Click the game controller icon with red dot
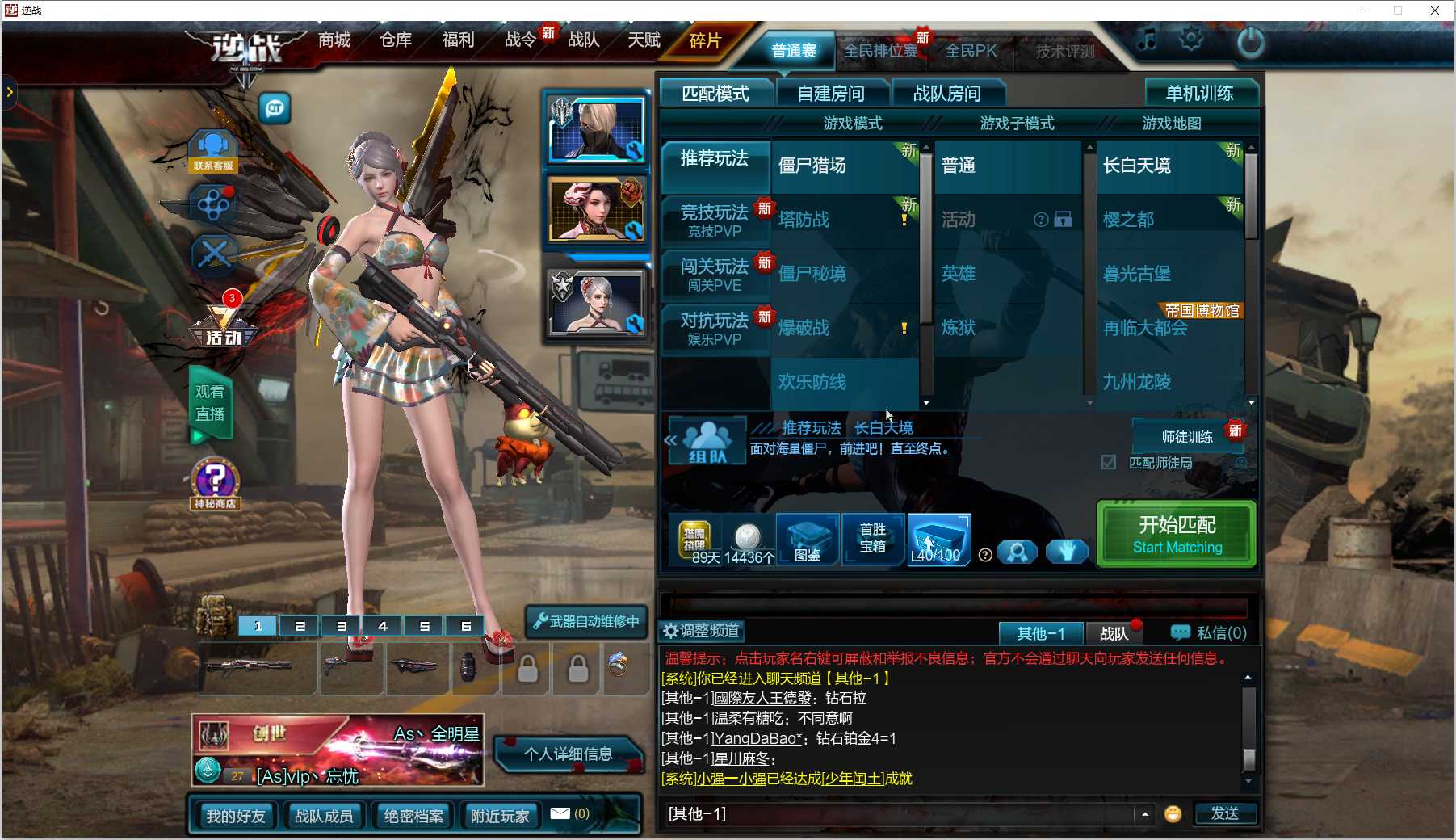The width and height of the screenshot is (1456, 840). click(x=213, y=204)
